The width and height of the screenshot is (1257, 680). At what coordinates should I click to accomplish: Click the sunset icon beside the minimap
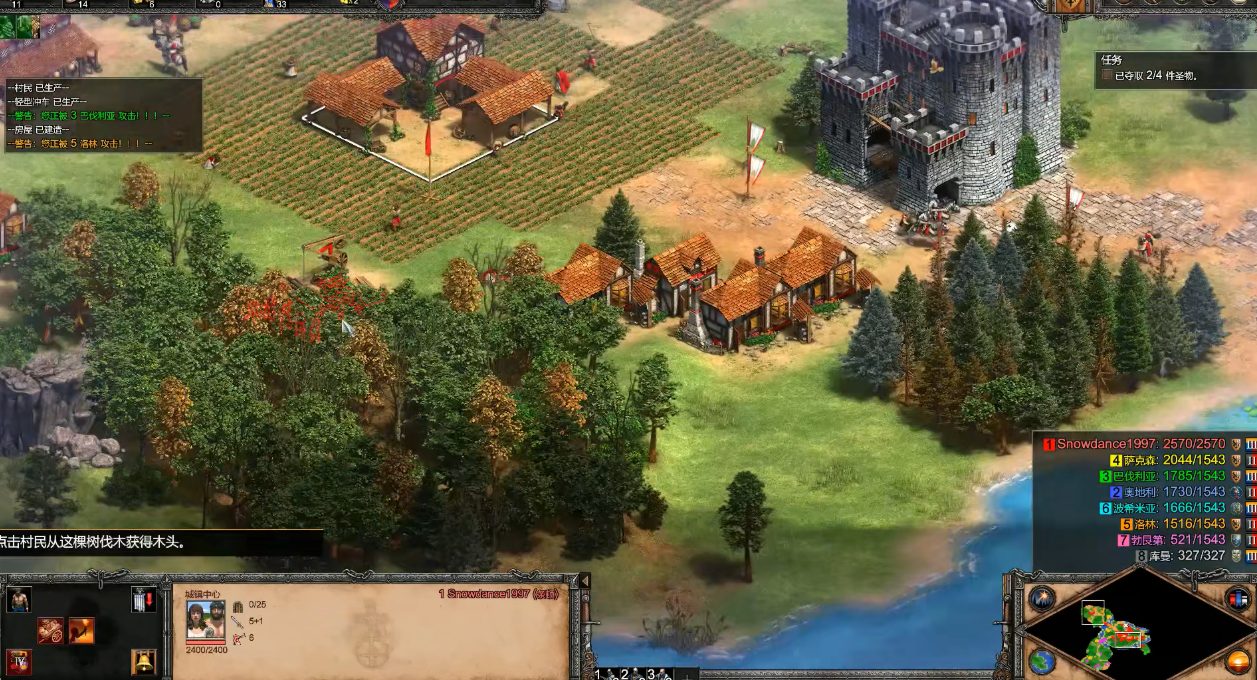click(x=1238, y=661)
